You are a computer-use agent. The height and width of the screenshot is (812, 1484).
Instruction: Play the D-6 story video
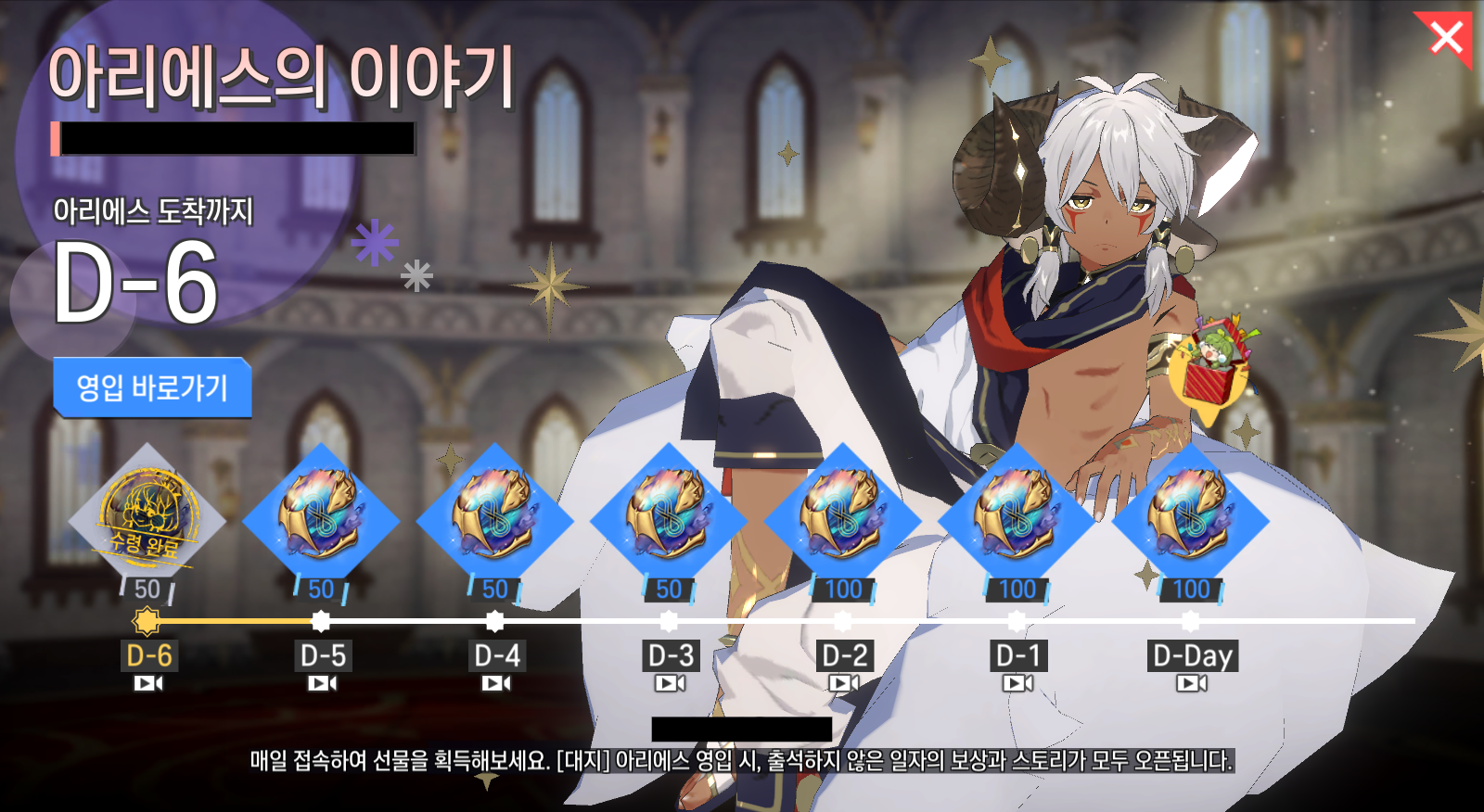click(x=148, y=684)
